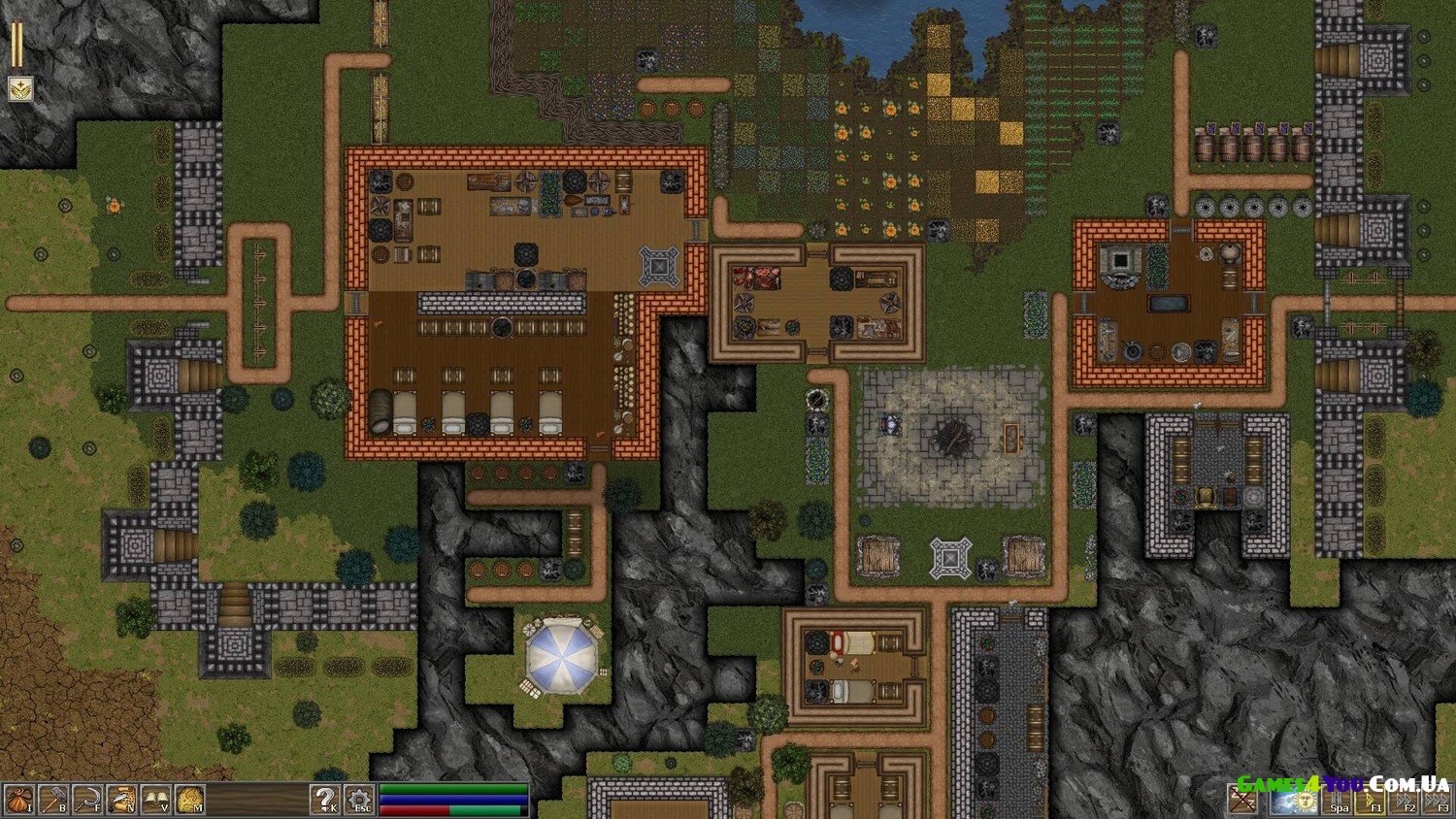Set double speed with the two-arrow button

tap(1405, 801)
